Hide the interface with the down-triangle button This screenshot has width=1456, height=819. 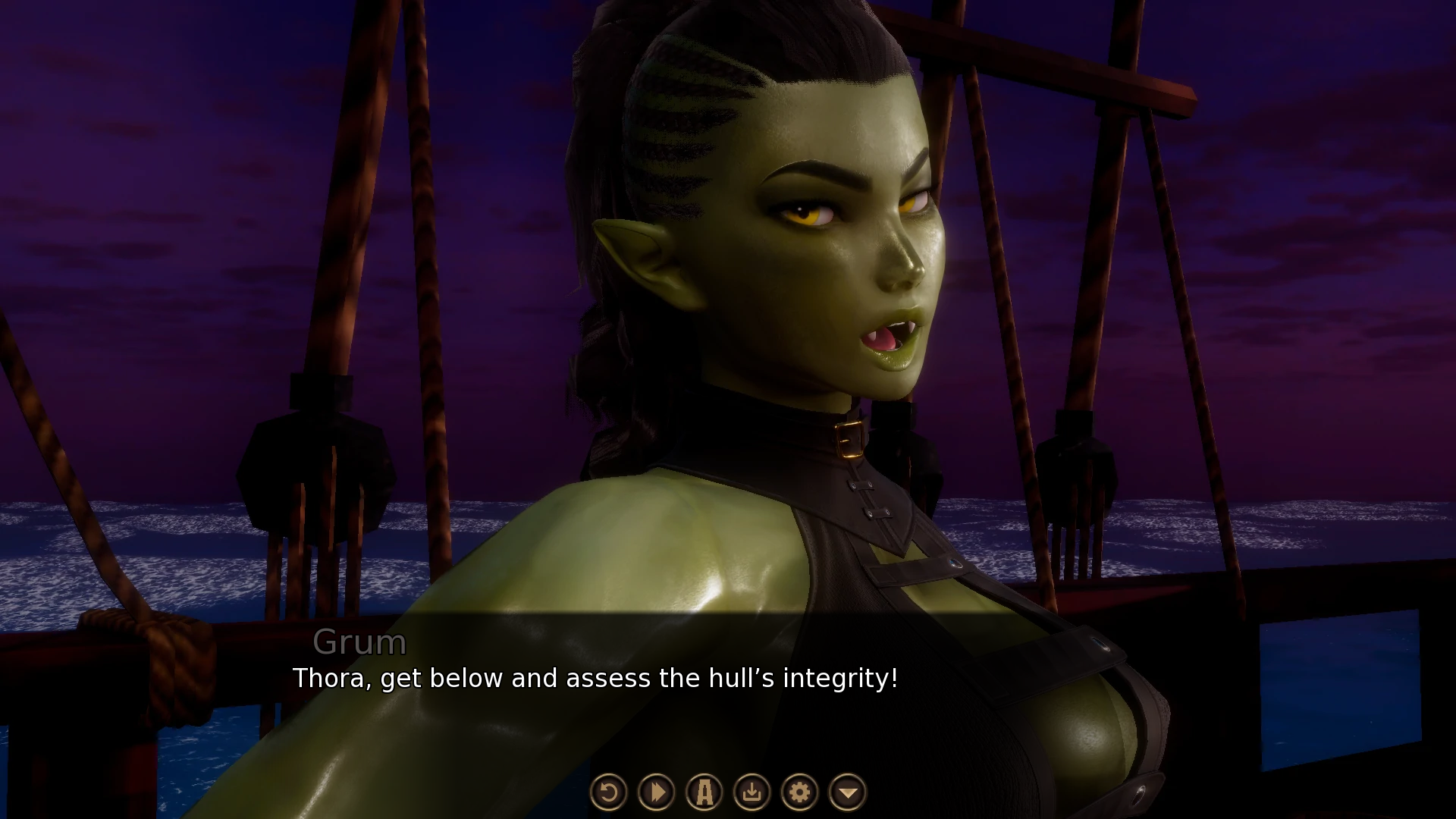click(x=848, y=792)
